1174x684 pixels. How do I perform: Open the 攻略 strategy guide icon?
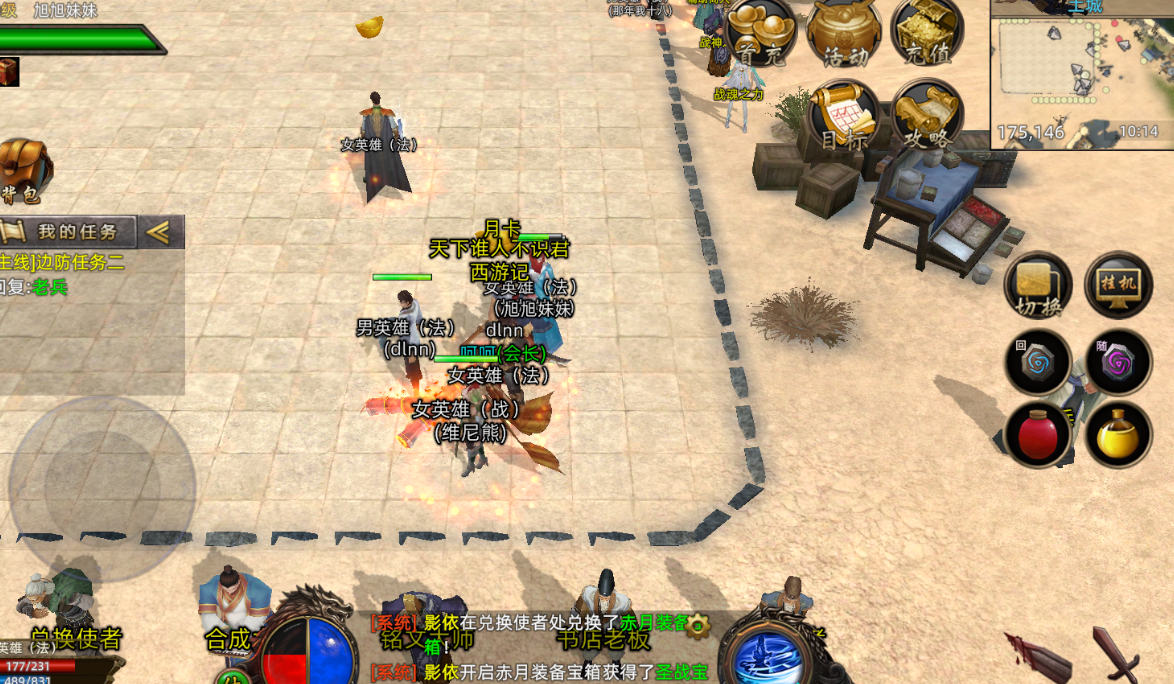(926, 115)
